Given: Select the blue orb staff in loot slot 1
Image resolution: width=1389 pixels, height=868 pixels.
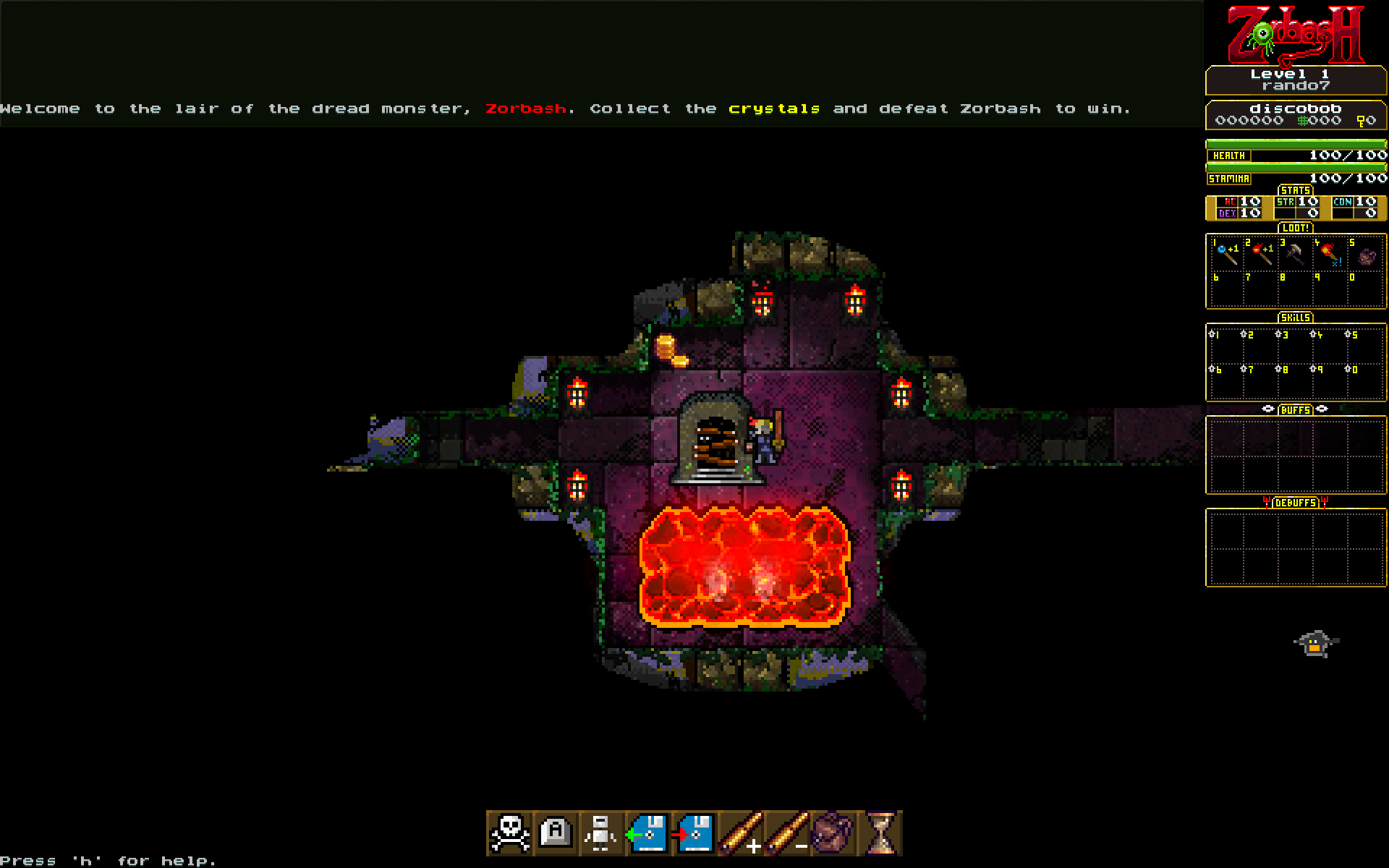Looking at the screenshot, I should 1226,254.
